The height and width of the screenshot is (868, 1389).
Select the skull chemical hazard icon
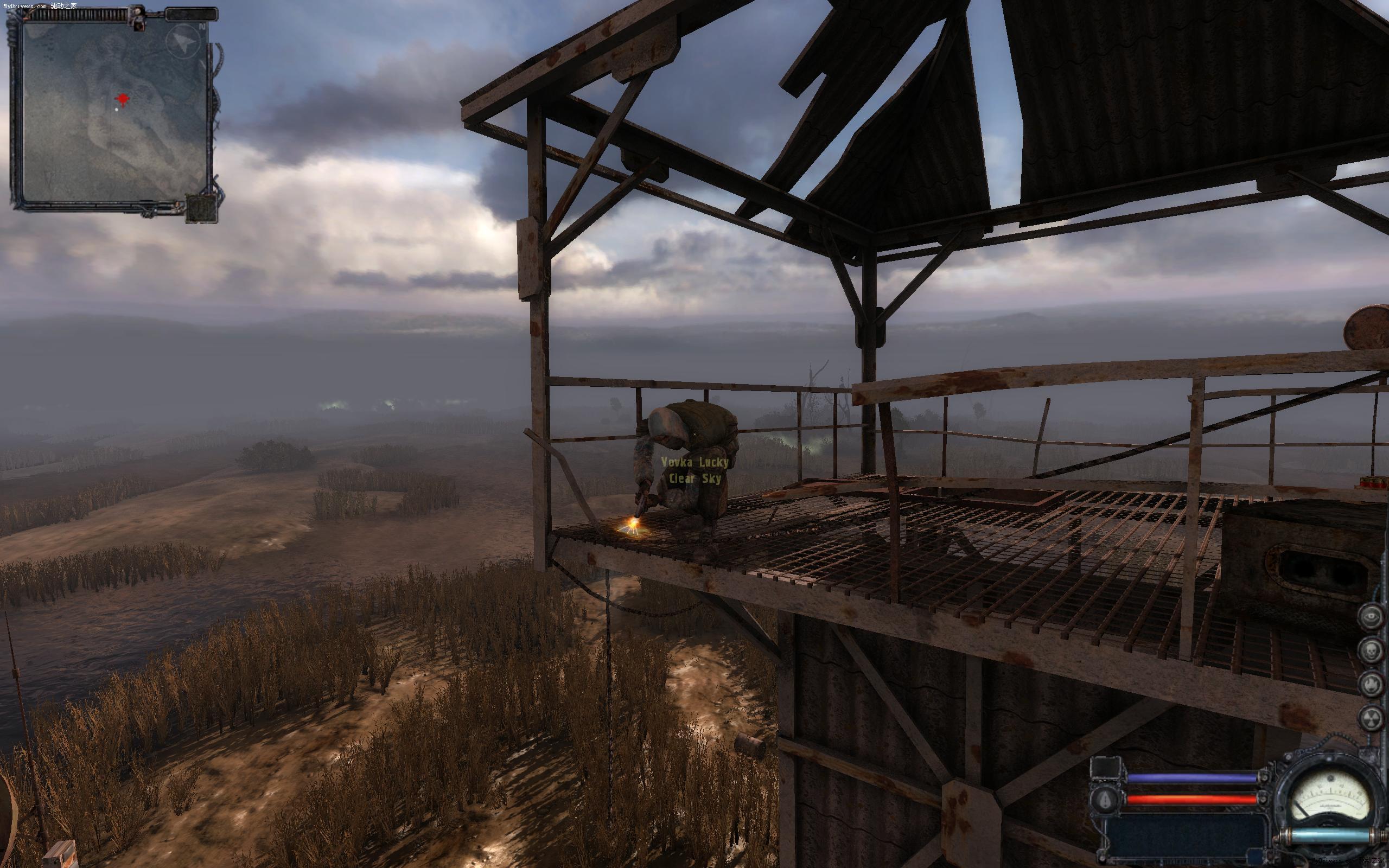pos(1371,650)
